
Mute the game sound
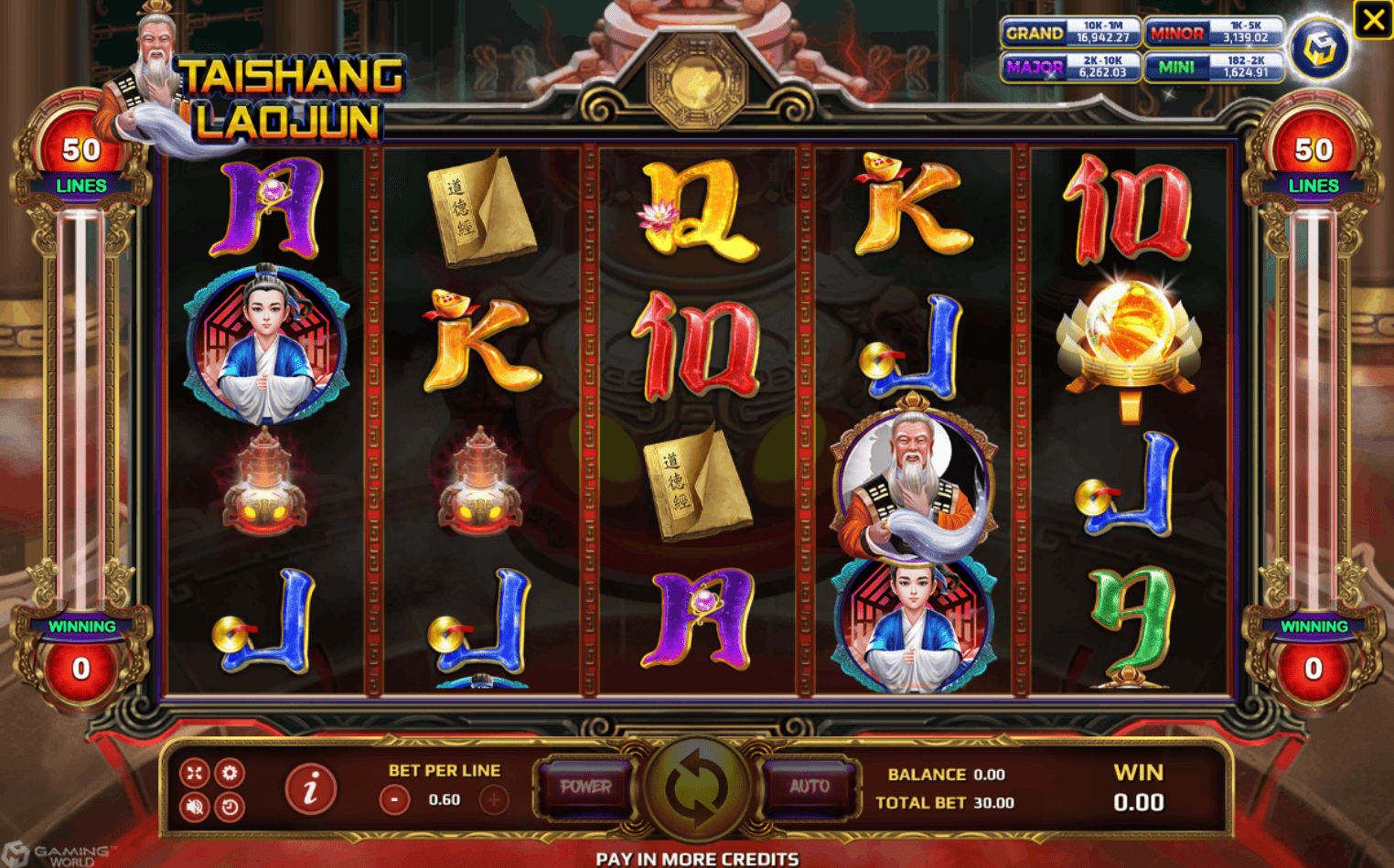click(x=192, y=806)
